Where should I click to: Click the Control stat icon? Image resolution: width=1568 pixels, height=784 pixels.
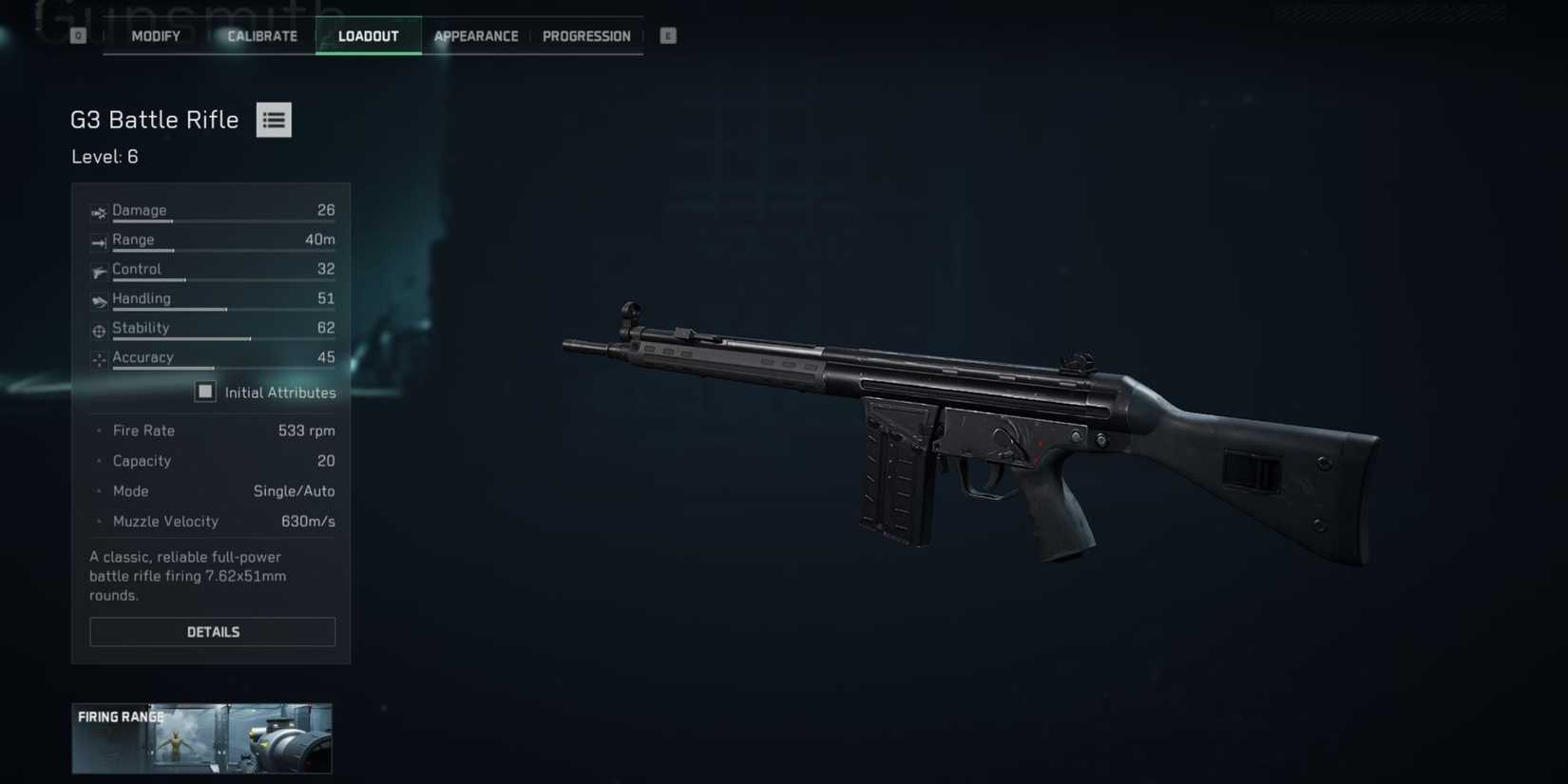click(99, 272)
